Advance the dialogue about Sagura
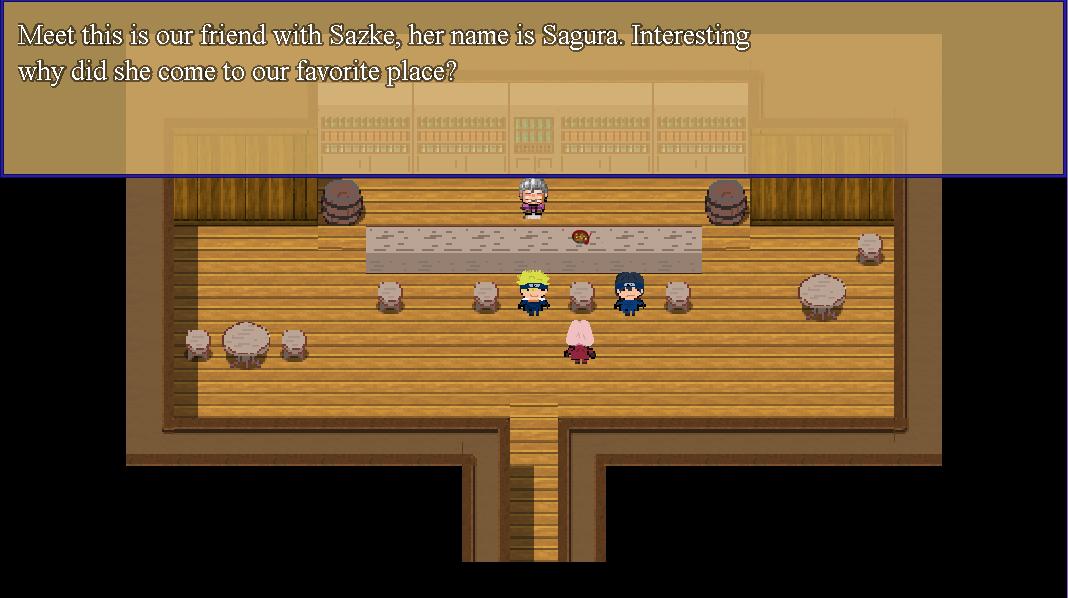The image size is (1068, 598). 533,88
